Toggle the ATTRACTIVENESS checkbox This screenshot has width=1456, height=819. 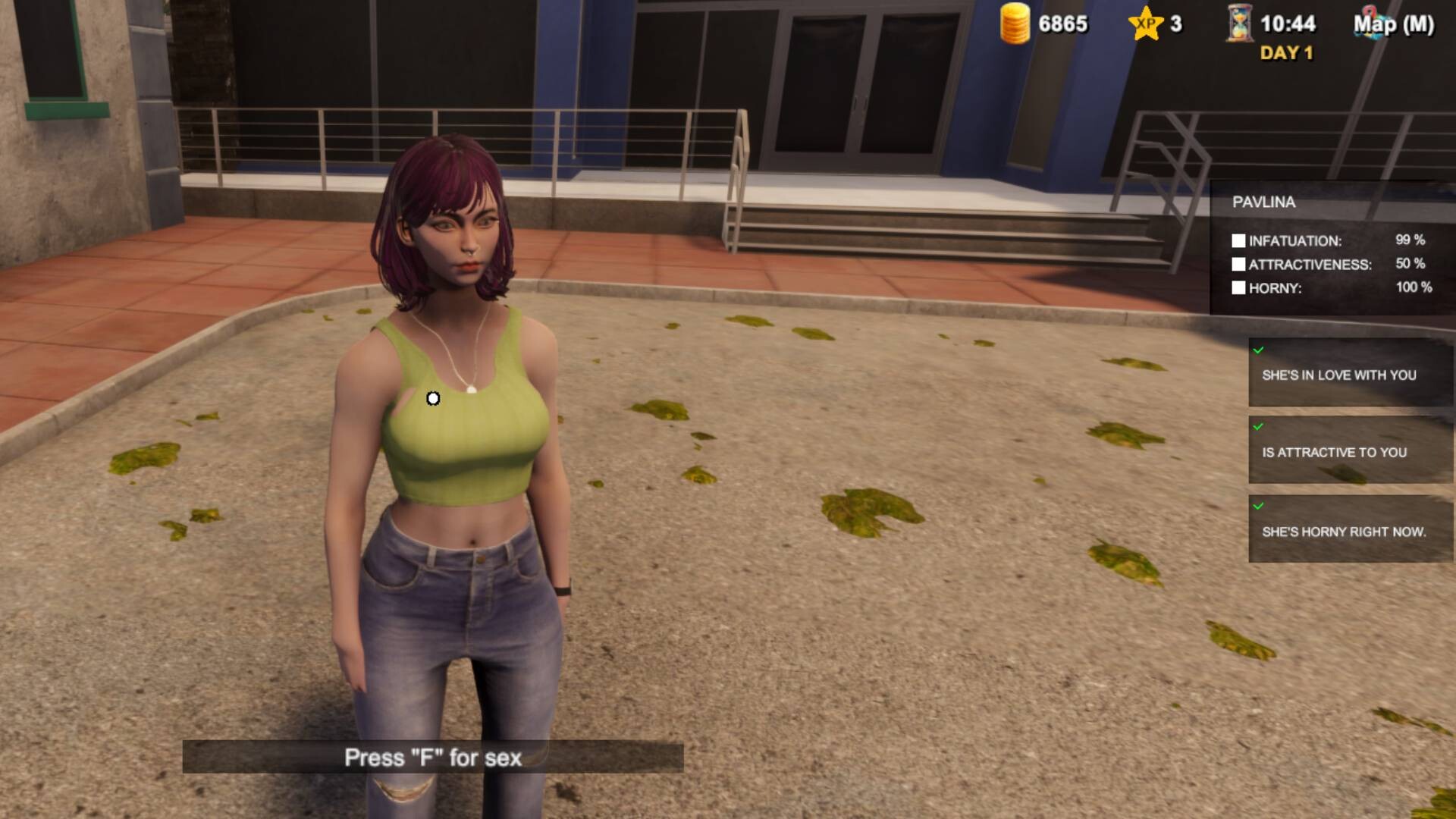click(1239, 265)
